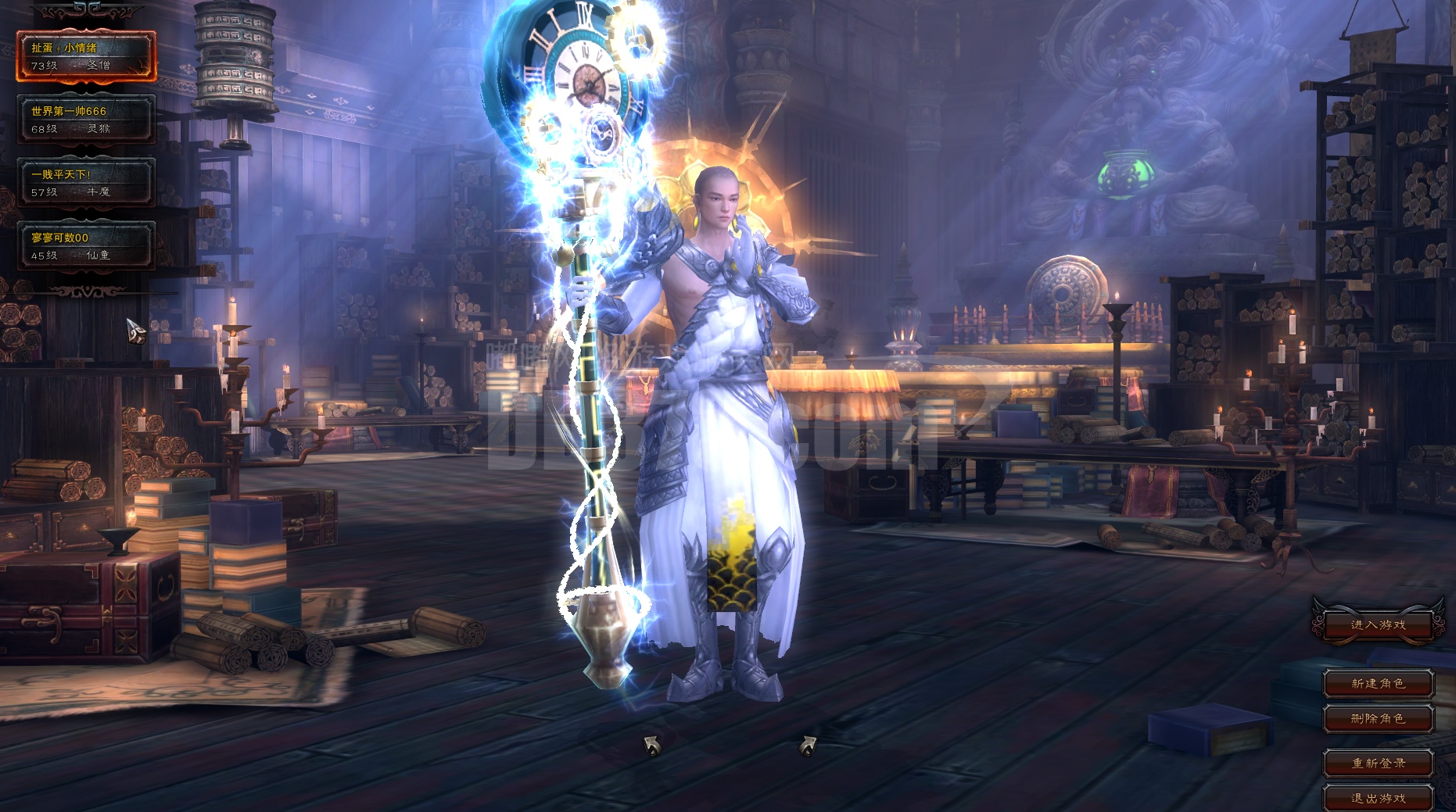
Task: Rotate the character with the right arrow
Action: coord(808,746)
